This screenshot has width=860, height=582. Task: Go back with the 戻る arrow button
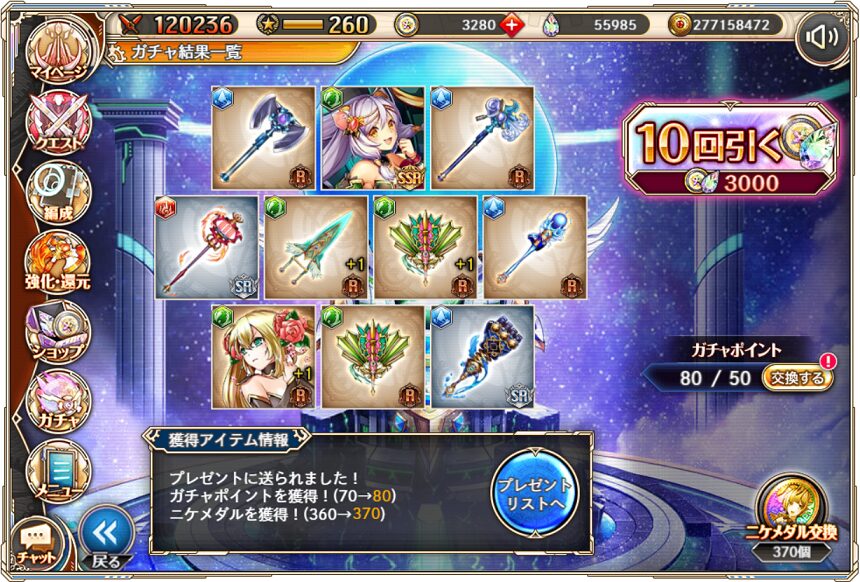coord(106,536)
